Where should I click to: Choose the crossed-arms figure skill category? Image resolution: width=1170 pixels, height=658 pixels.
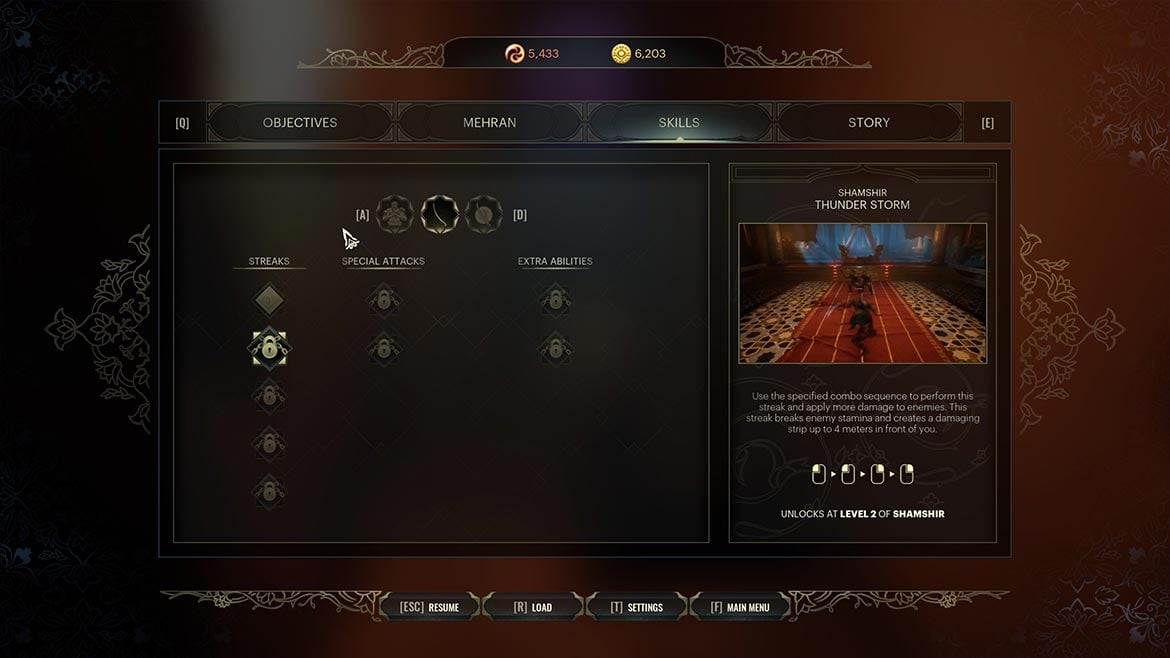[x=395, y=213]
